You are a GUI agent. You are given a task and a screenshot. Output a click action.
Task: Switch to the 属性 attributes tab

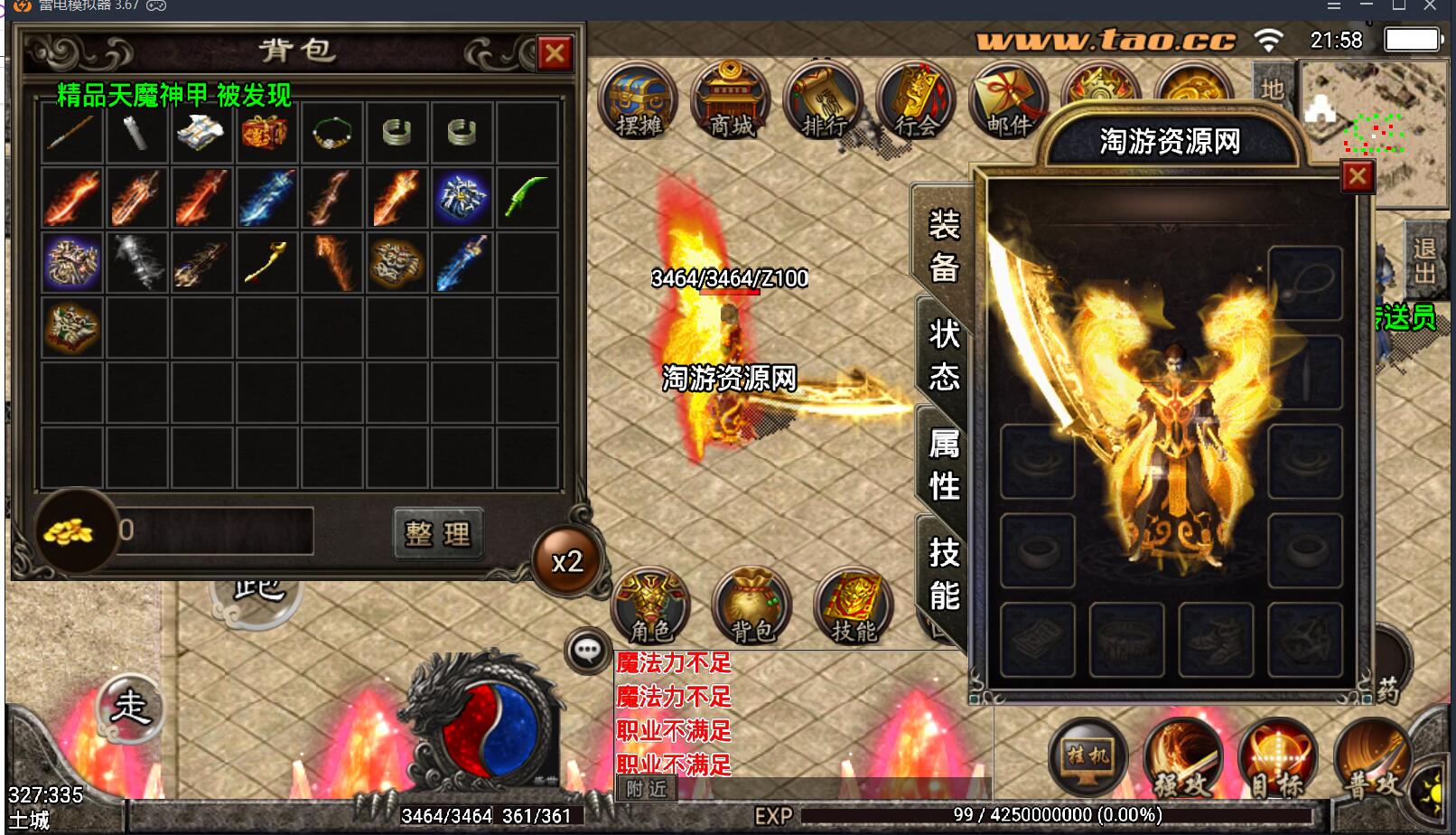tap(944, 464)
